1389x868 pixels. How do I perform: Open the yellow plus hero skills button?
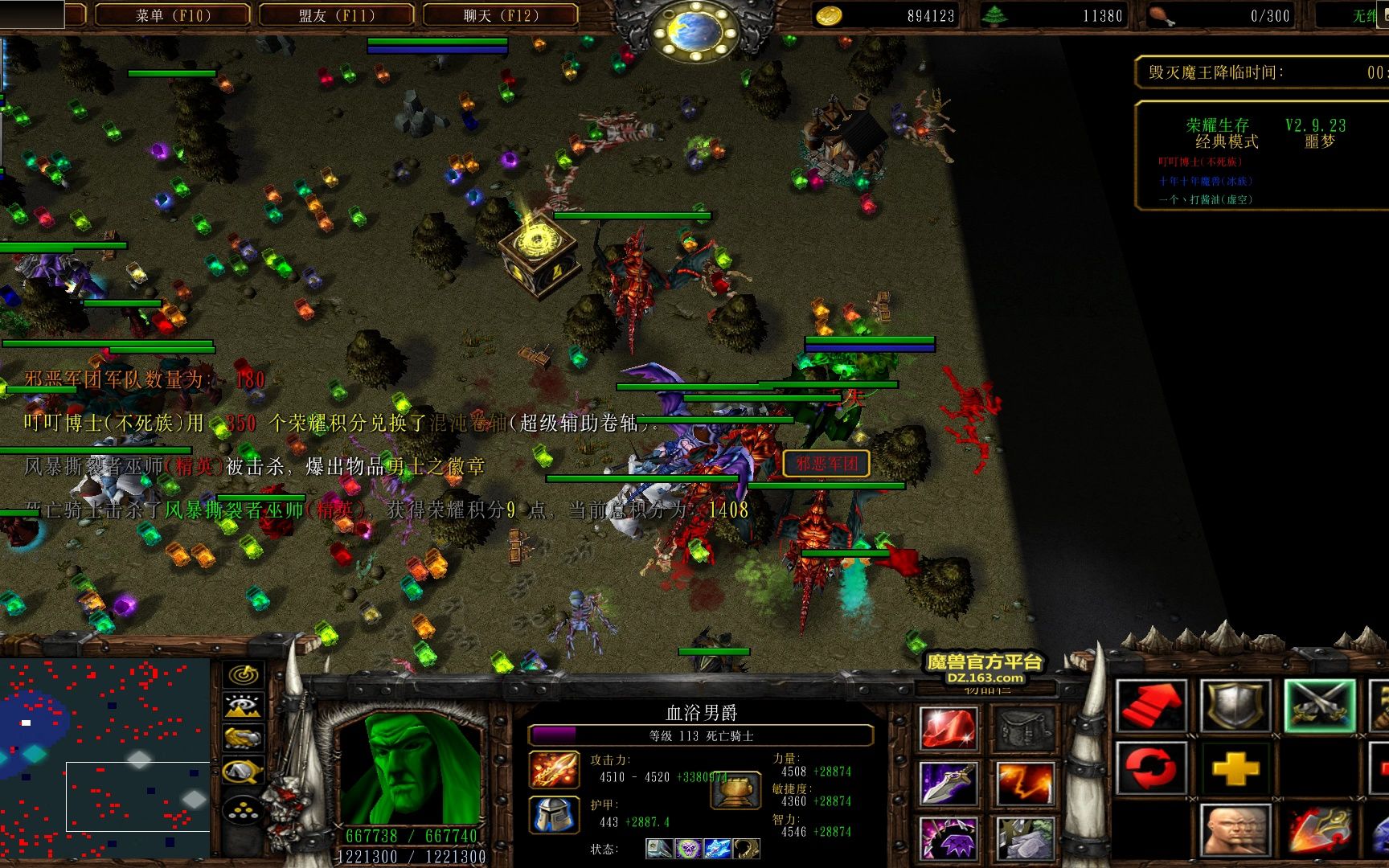point(1235,769)
